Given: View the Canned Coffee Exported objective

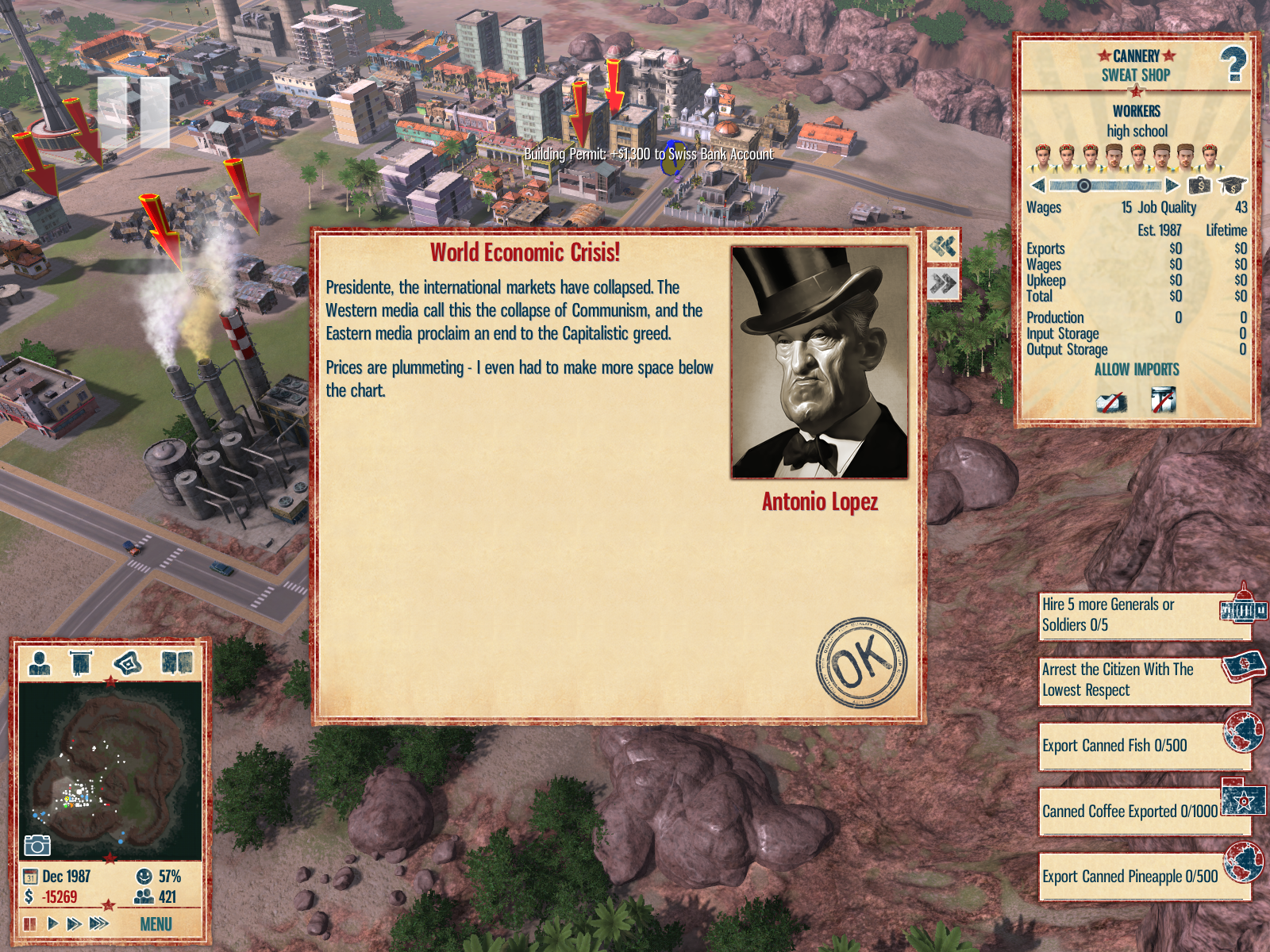Looking at the screenshot, I should (x=1143, y=811).
